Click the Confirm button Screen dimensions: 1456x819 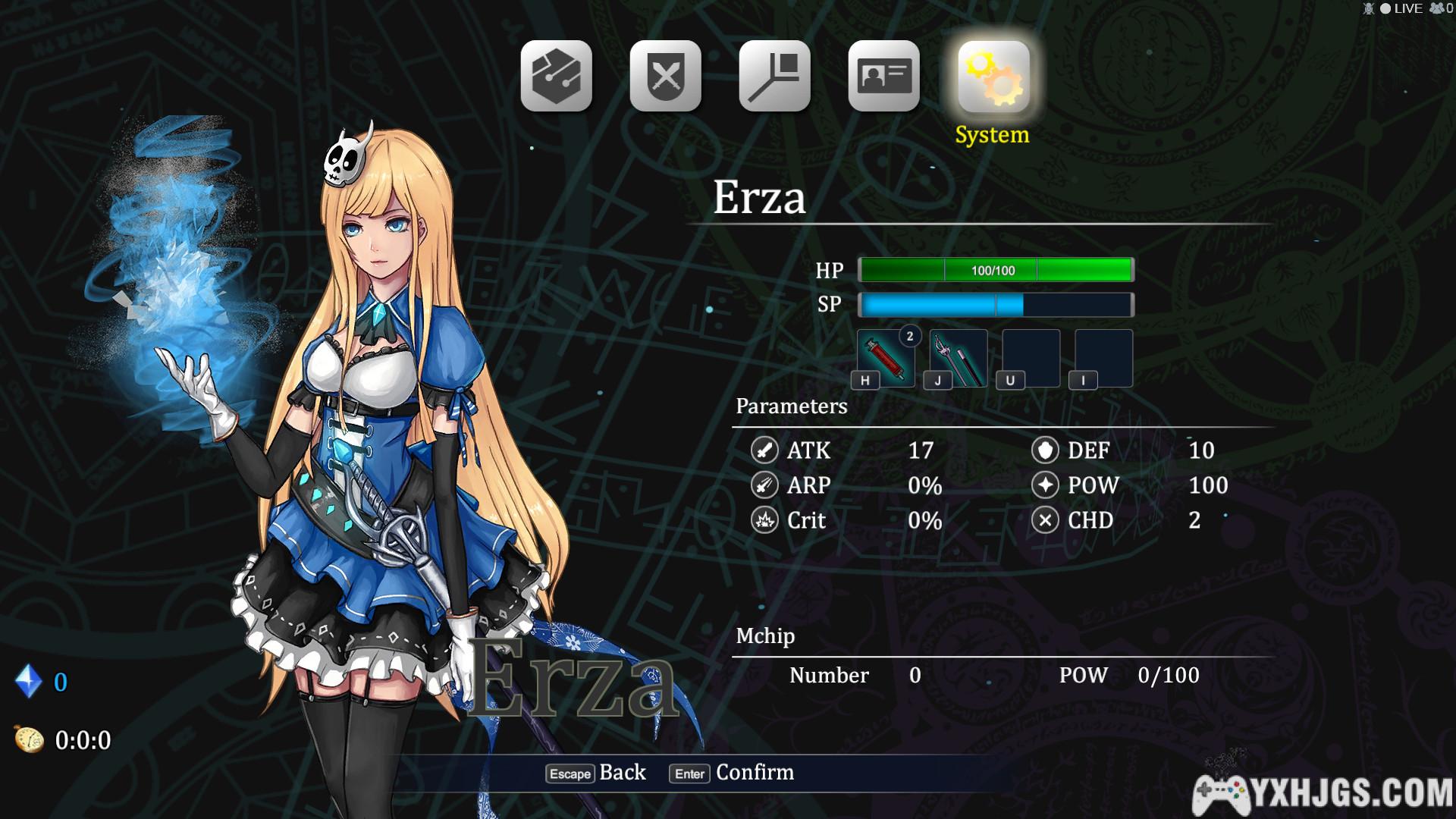tap(733, 773)
